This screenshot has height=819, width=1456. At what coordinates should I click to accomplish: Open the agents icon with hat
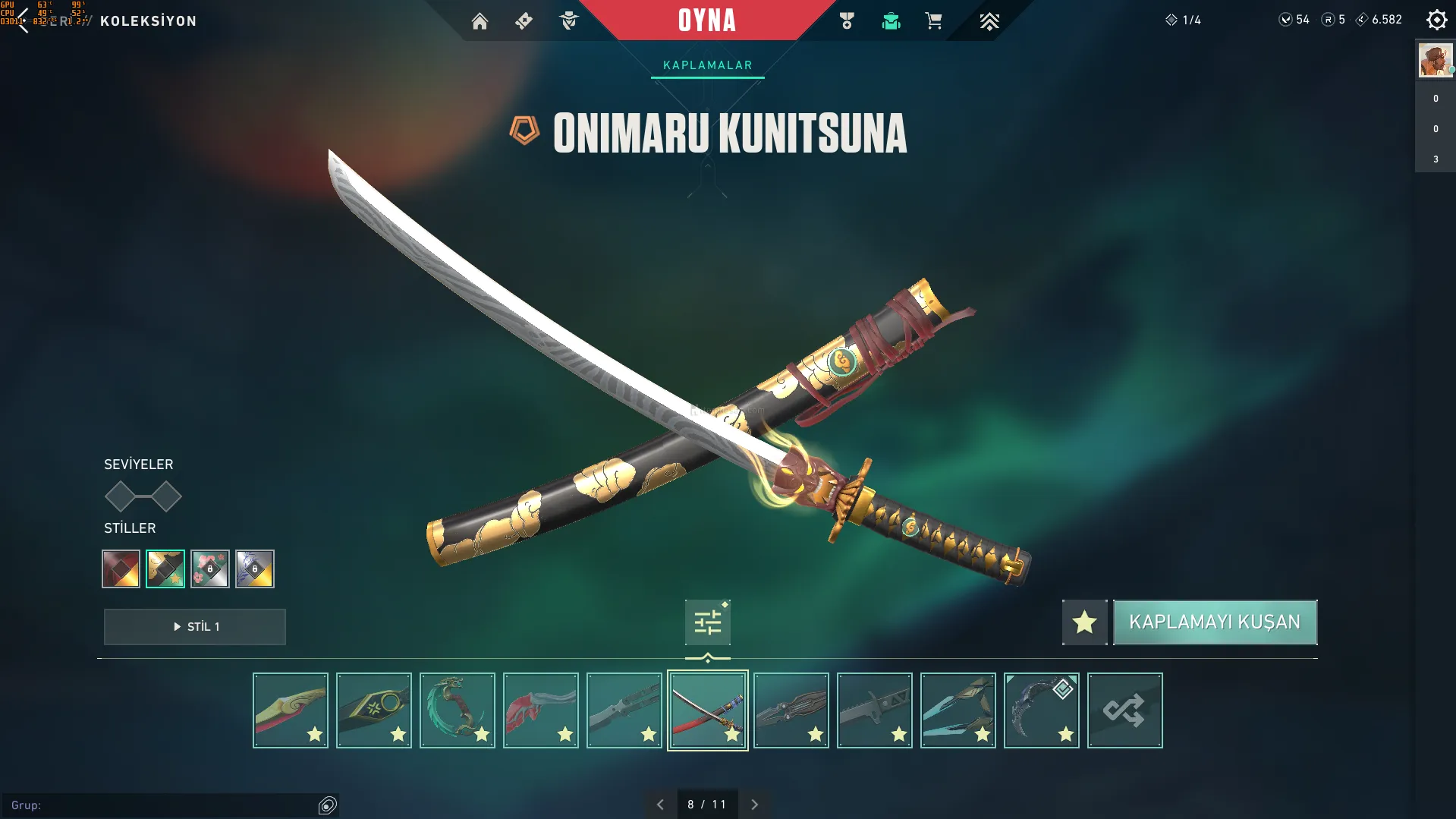tap(568, 21)
